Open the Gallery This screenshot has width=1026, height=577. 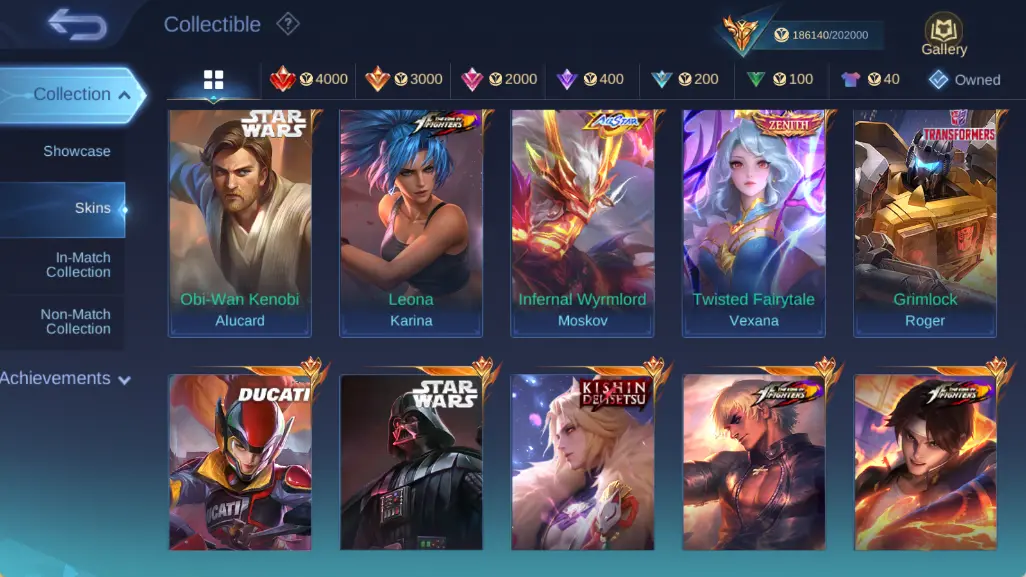pos(944,35)
